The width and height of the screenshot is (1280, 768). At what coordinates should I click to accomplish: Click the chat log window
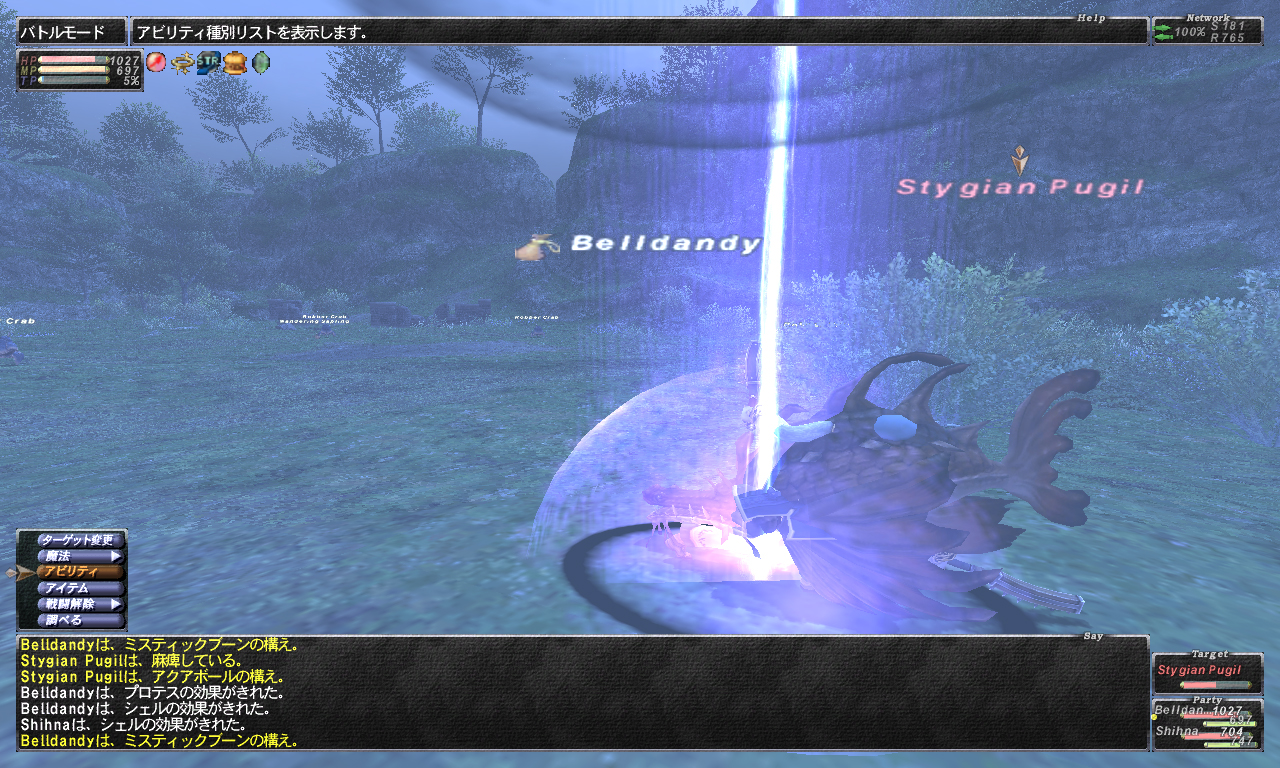coord(582,693)
